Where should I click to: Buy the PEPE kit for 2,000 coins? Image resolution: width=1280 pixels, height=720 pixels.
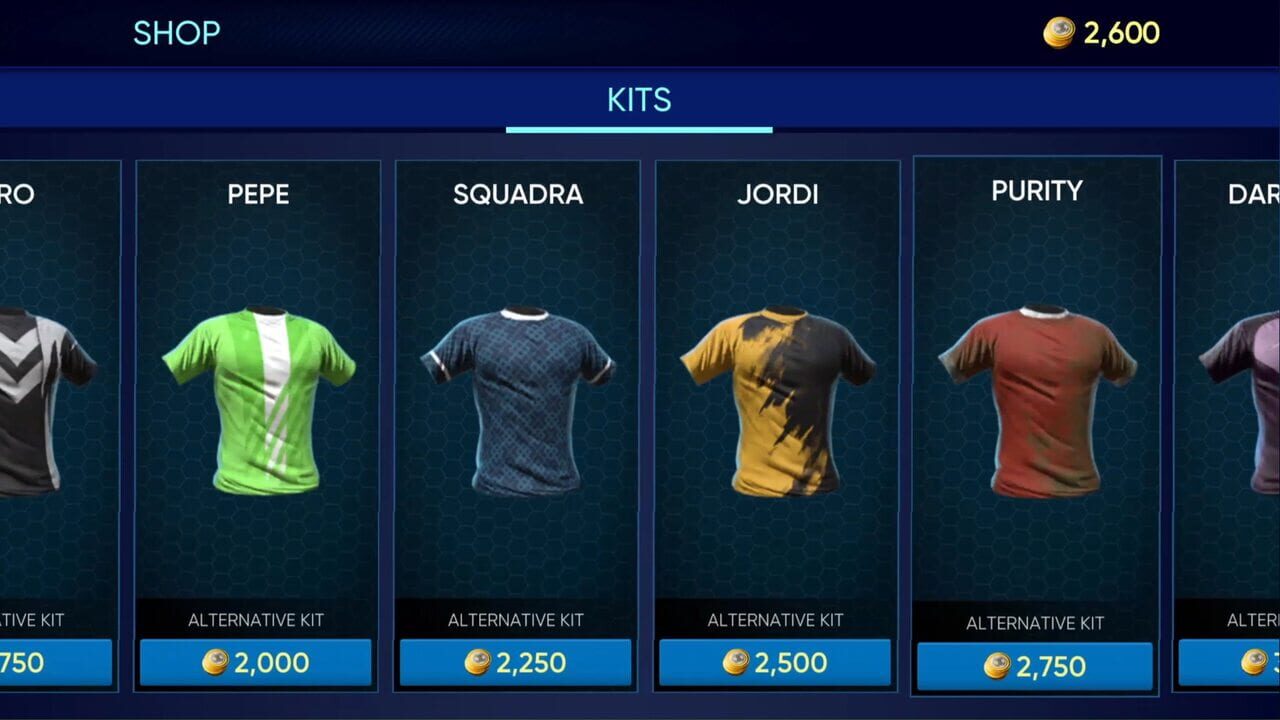click(x=255, y=661)
